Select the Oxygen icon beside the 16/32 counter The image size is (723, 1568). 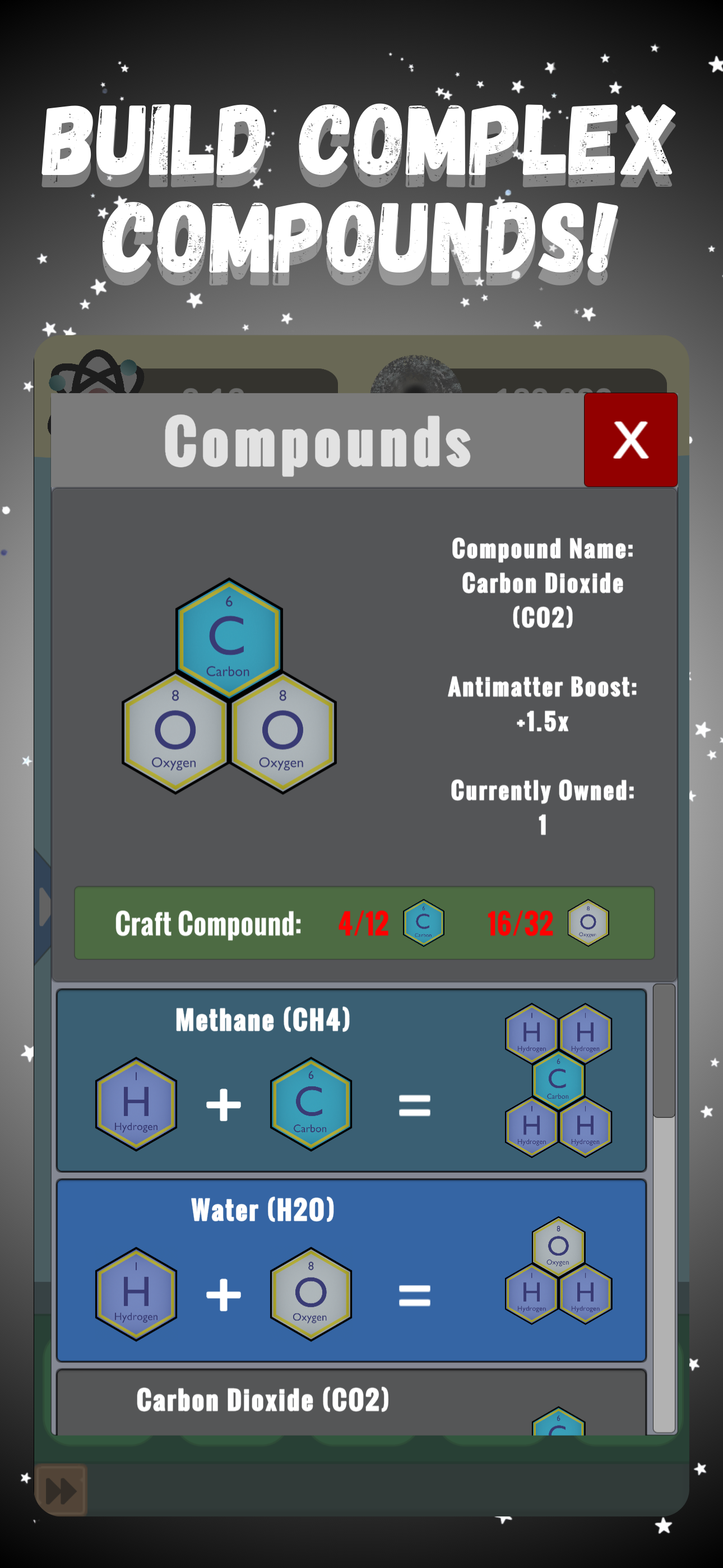pyautogui.click(x=587, y=923)
